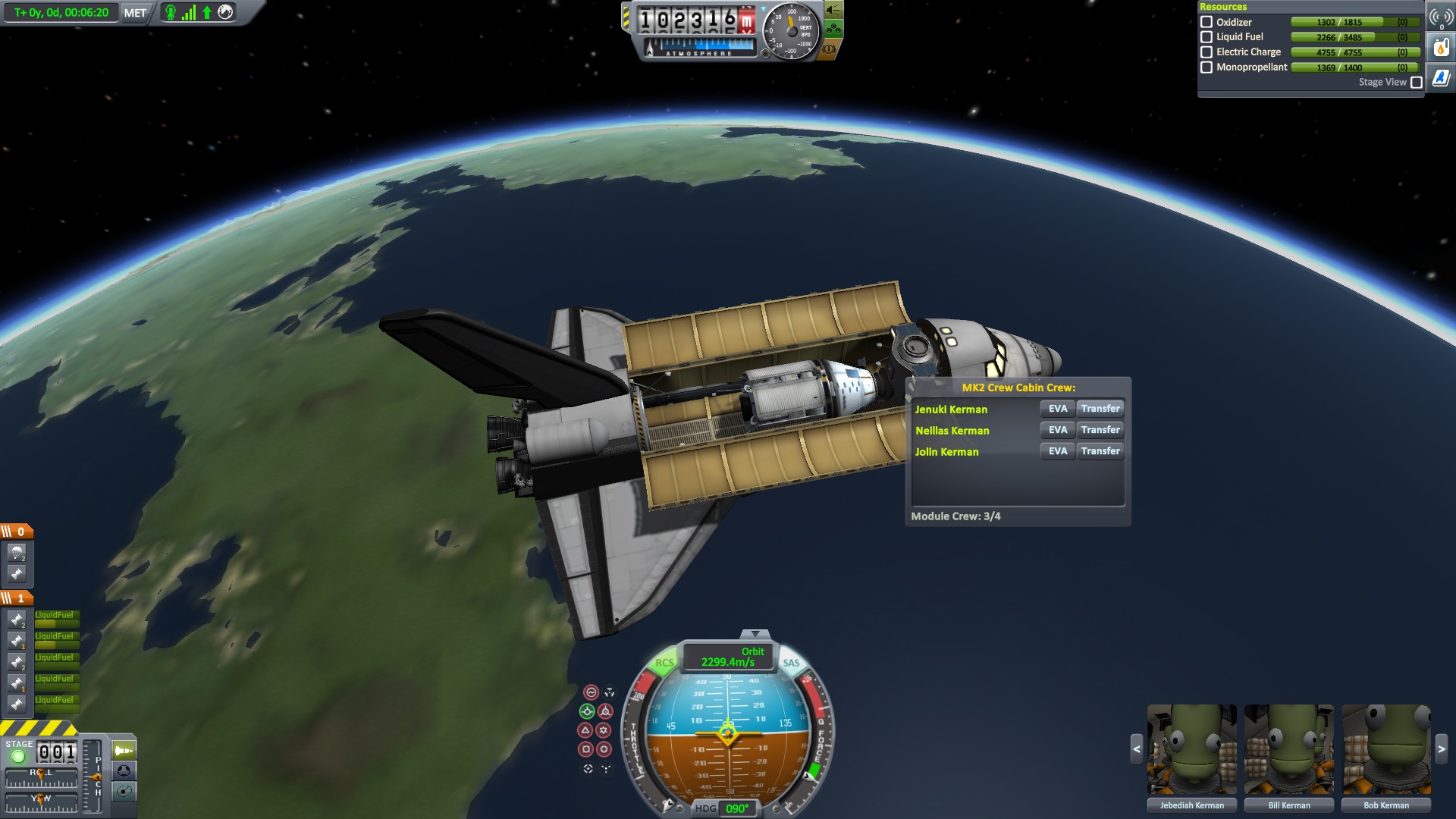The width and height of the screenshot is (1456, 819).
Task: Toggle the SAS indicator on the navball
Action: [791, 663]
